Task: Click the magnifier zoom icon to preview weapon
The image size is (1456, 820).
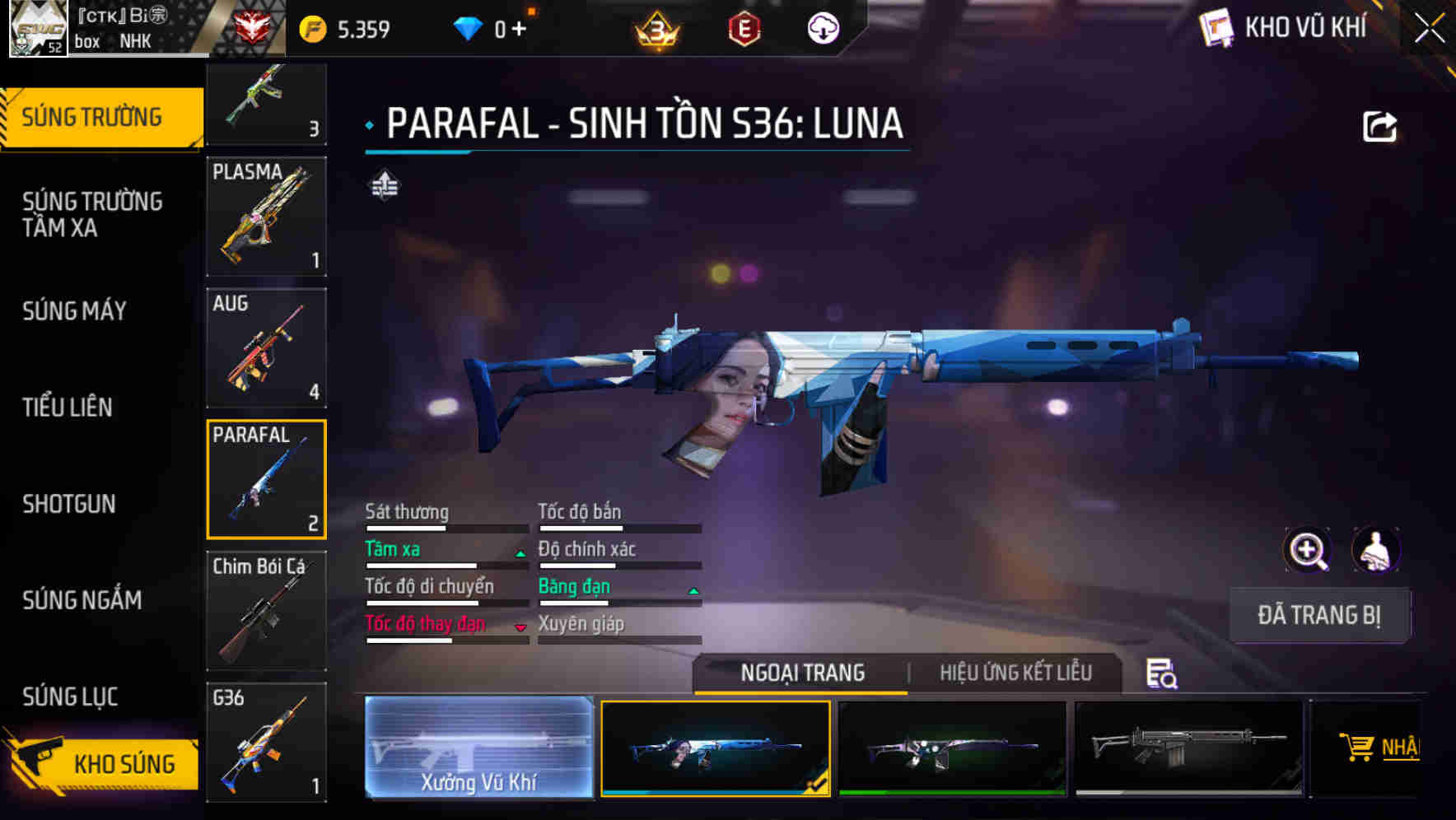Action: click(x=1308, y=550)
